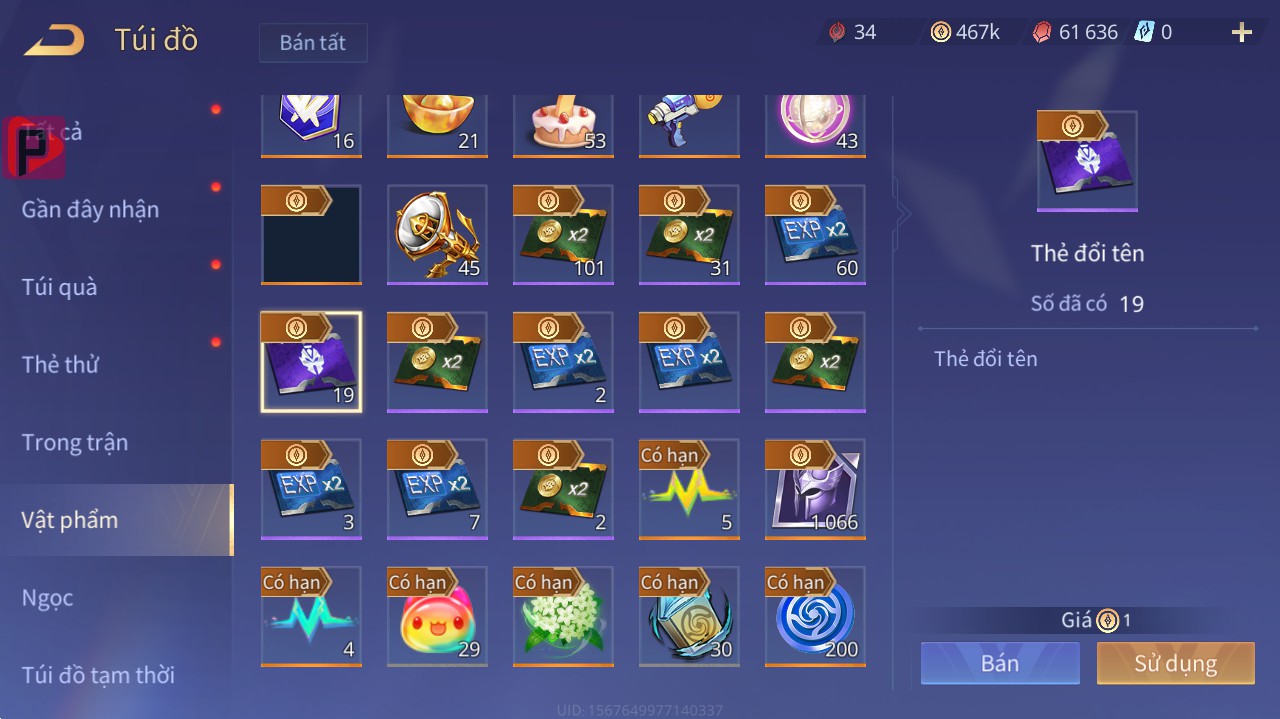Sell the item with Bán
Image resolution: width=1280 pixels, height=719 pixels.
[x=1000, y=663]
